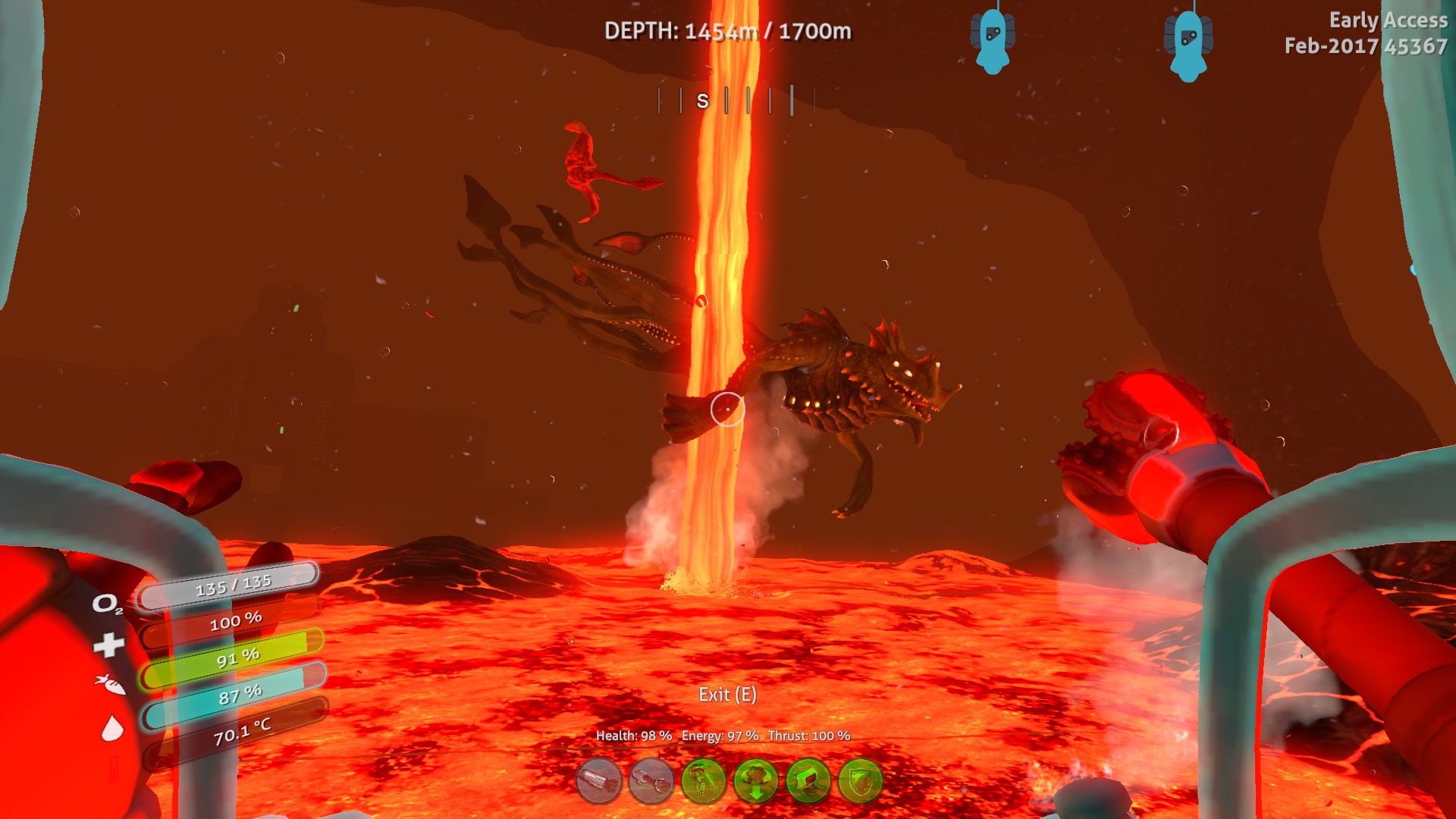Click the Exit (E) prompt
This screenshot has width=1456, height=819.
pyautogui.click(x=726, y=694)
